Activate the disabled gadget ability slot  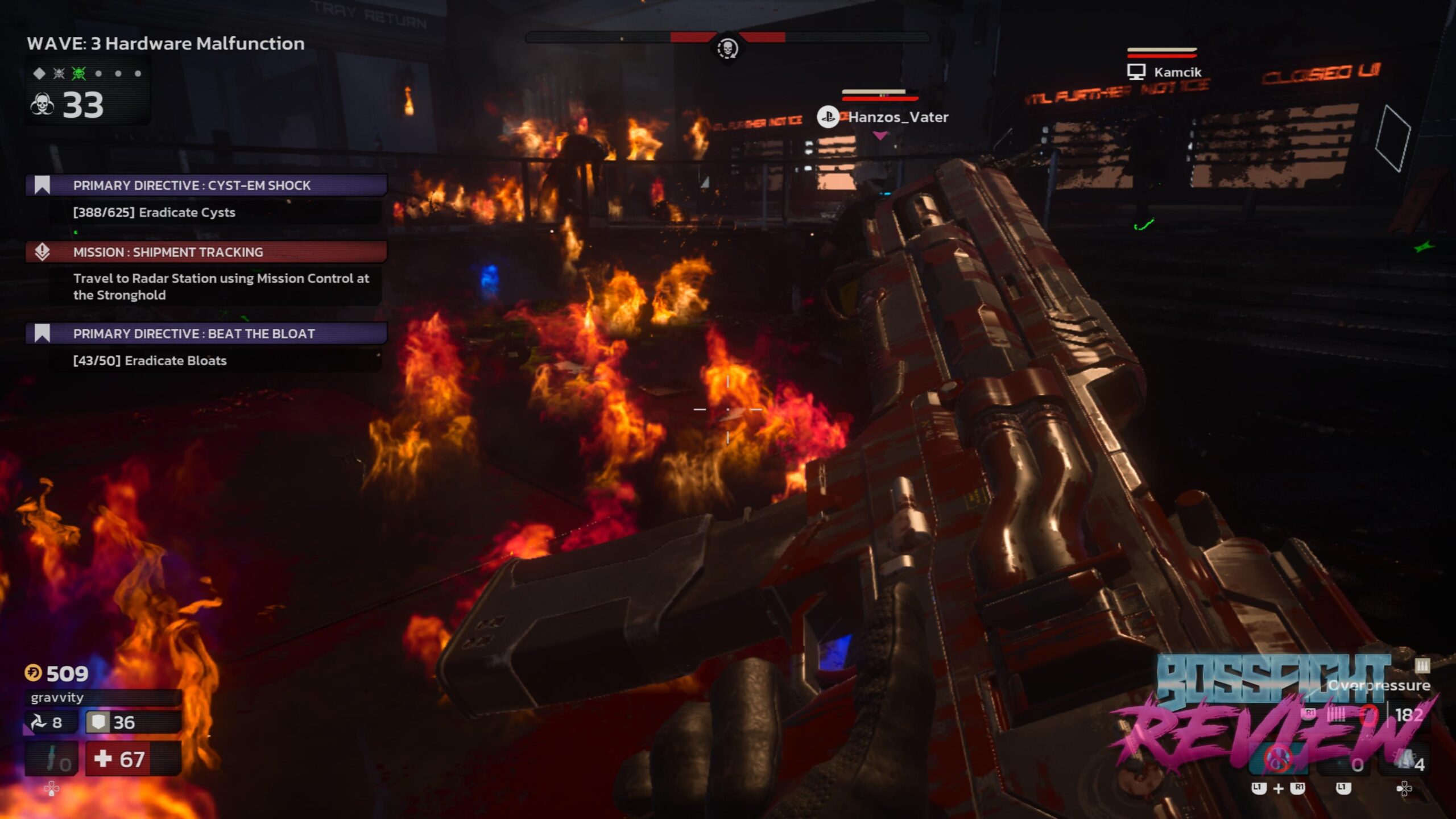tap(1277, 759)
